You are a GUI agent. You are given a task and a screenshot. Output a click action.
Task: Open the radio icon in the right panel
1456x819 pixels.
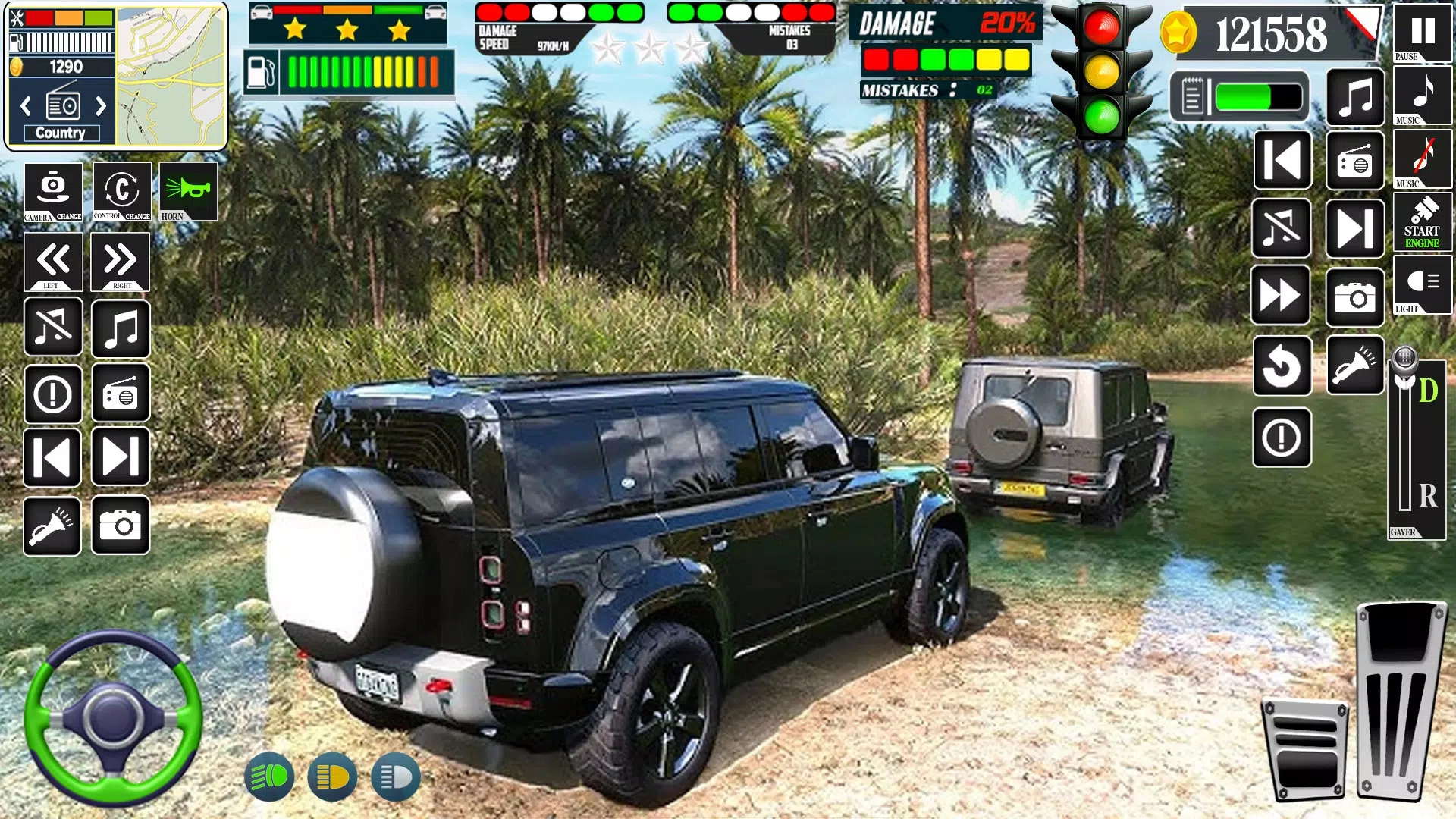[1355, 159]
